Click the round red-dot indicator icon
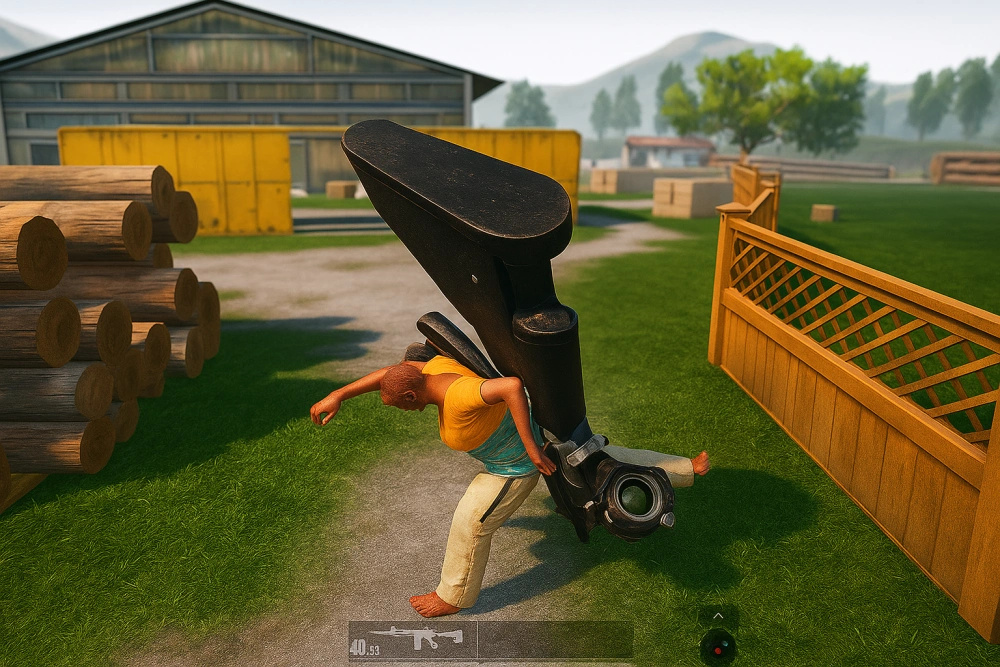Image resolution: width=1000 pixels, height=667 pixels. [718, 646]
